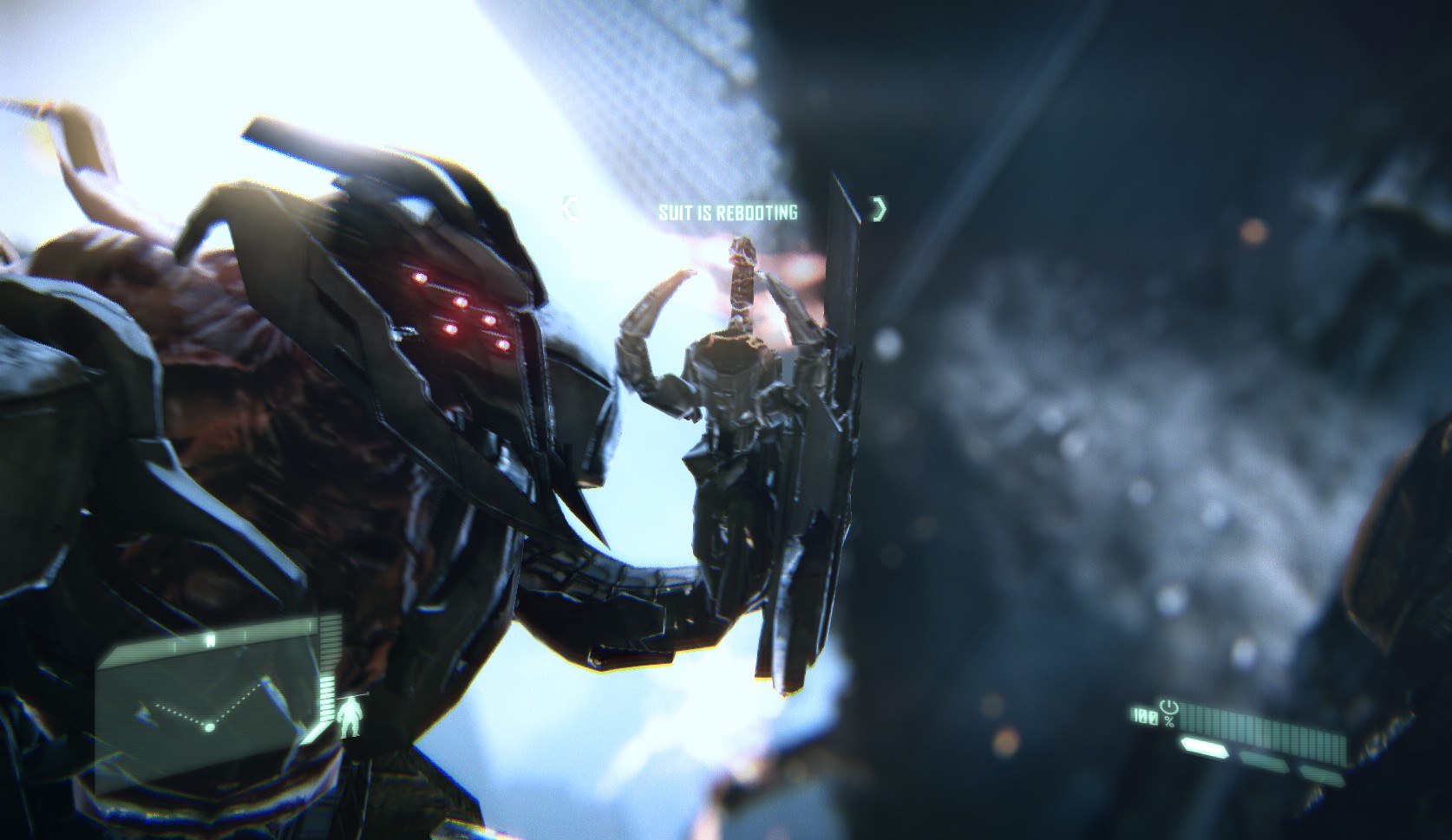Click the objective marker atop the minimap frame
The image size is (1452, 840).
coord(210,640)
